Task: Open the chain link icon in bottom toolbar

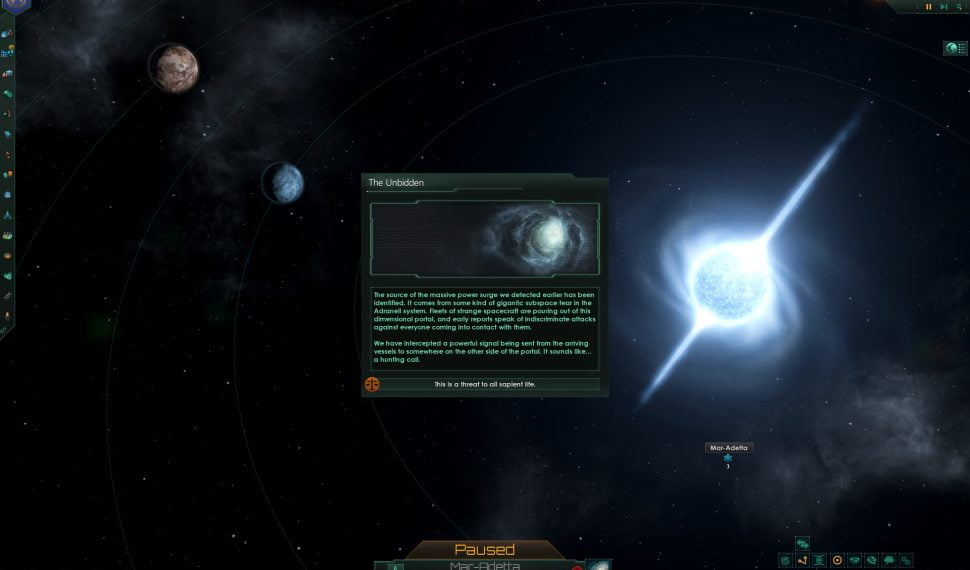Action: (x=906, y=560)
